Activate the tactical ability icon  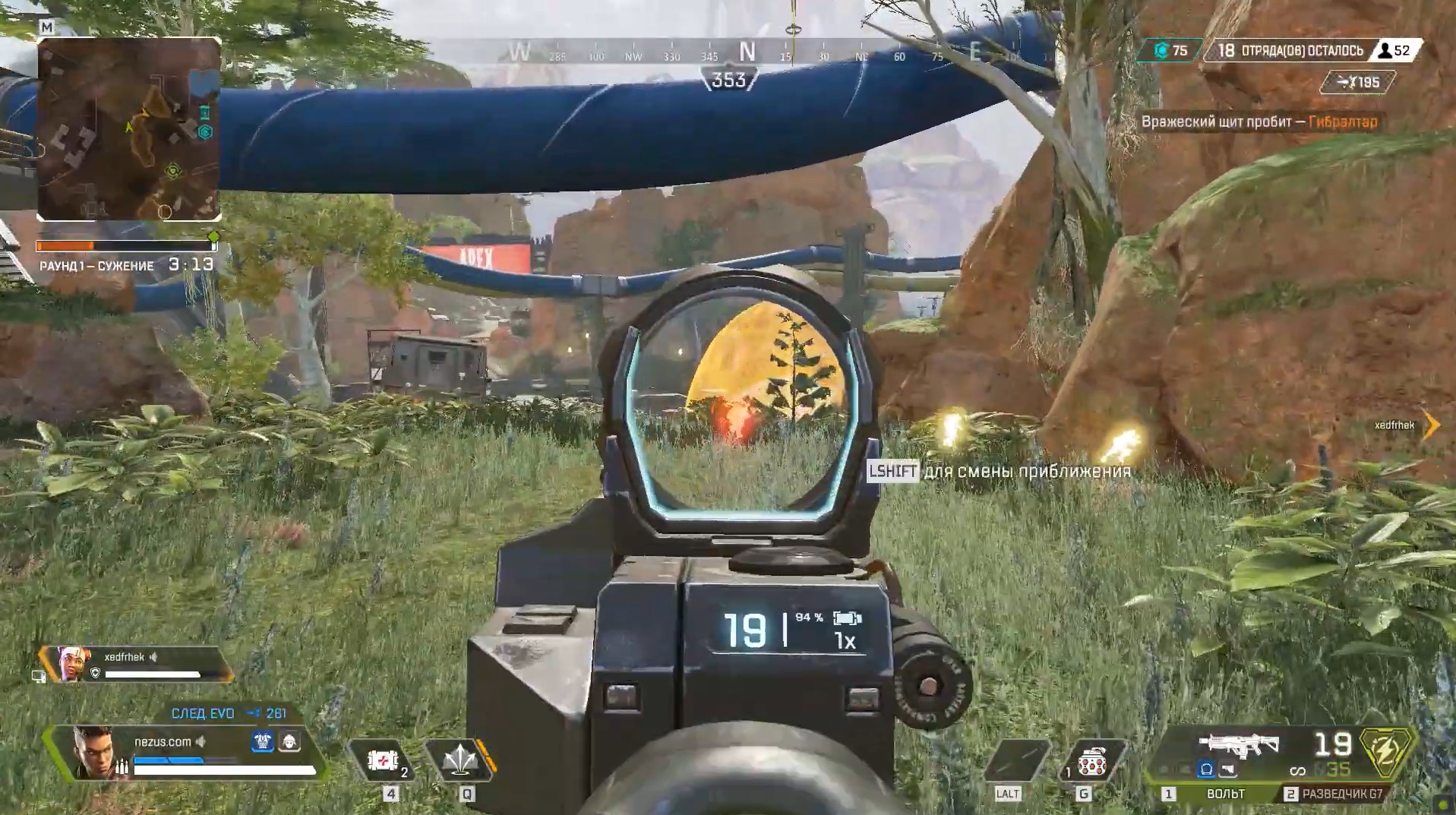click(460, 760)
